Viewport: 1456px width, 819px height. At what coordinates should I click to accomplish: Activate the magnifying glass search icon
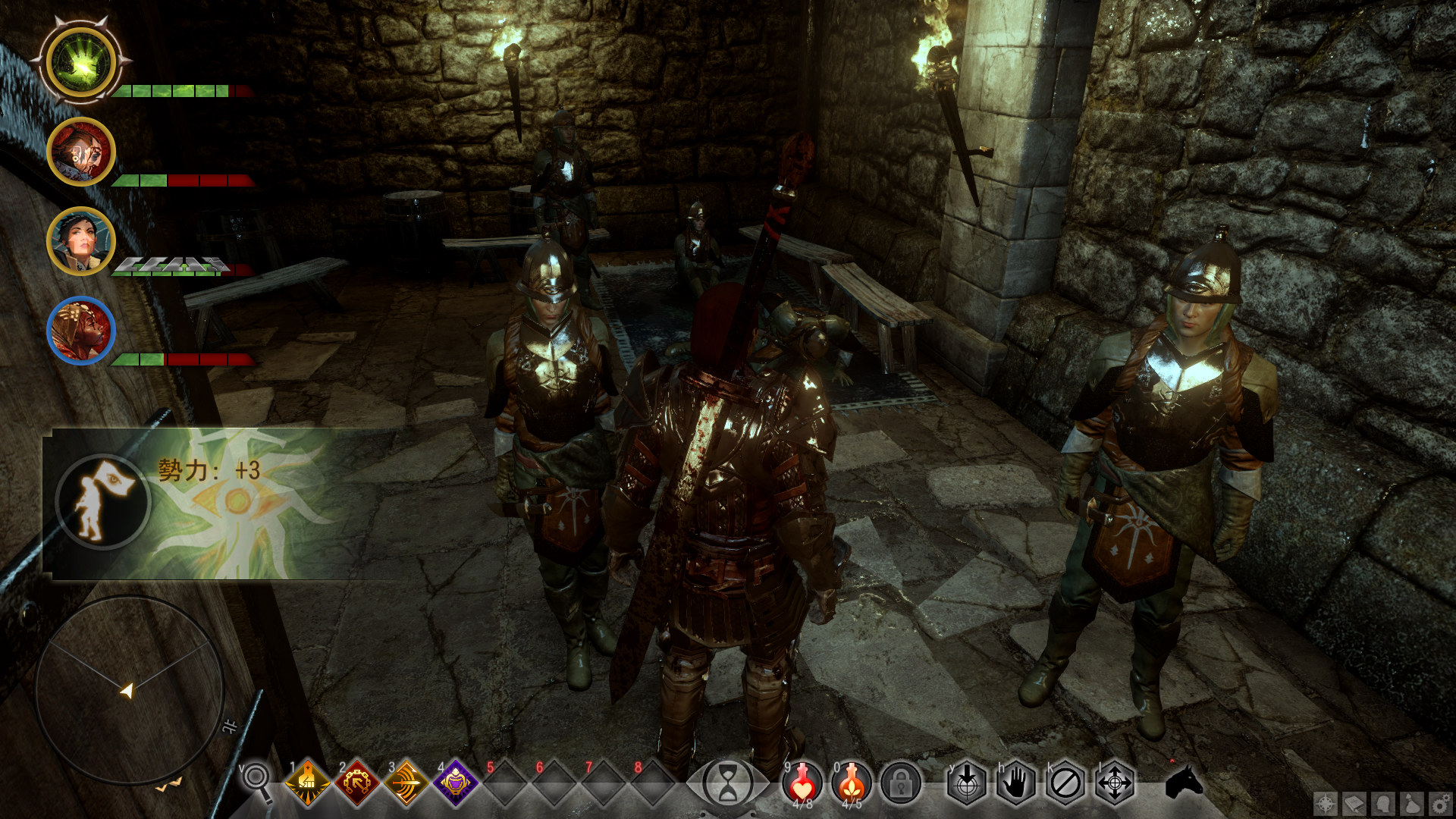(x=256, y=781)
